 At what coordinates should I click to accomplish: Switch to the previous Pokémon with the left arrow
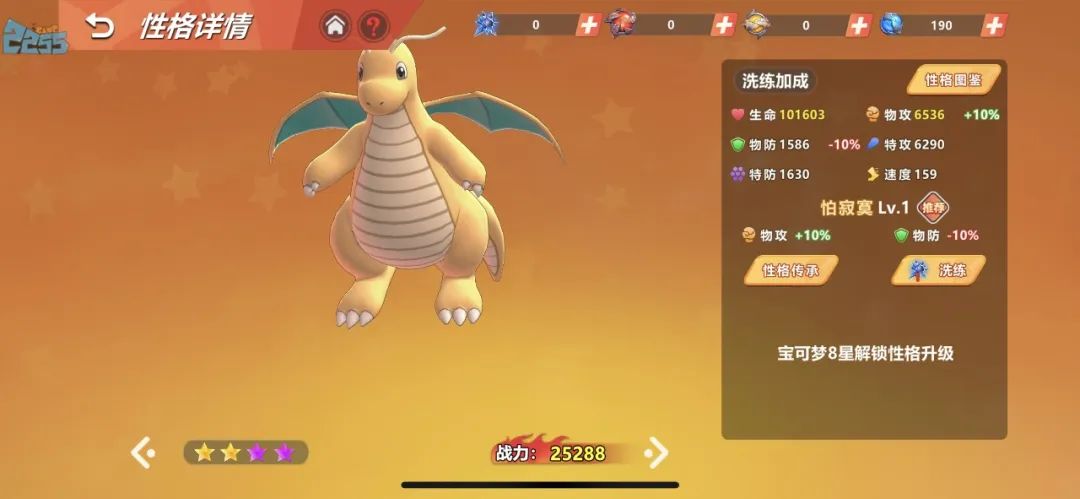[x=142, y=453]
